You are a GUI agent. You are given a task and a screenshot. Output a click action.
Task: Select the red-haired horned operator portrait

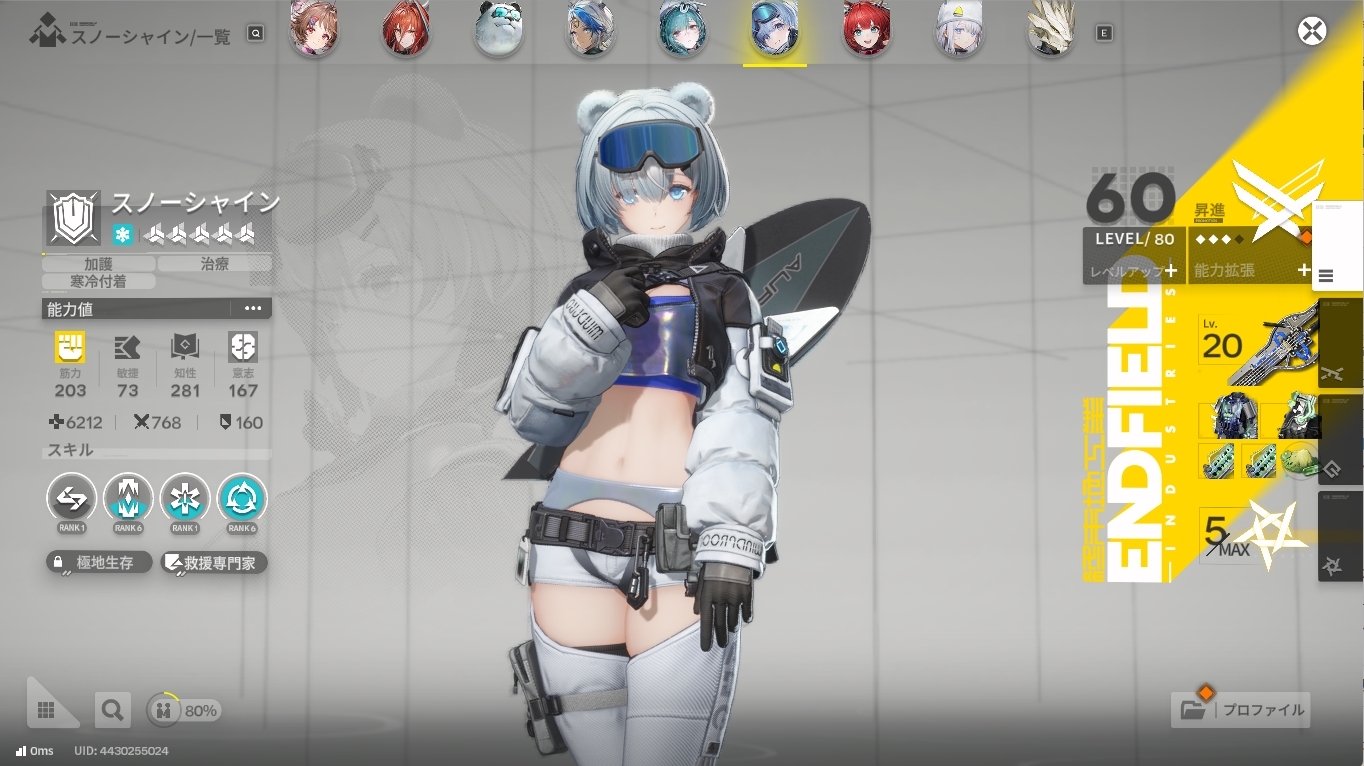(x=406, y=31)
